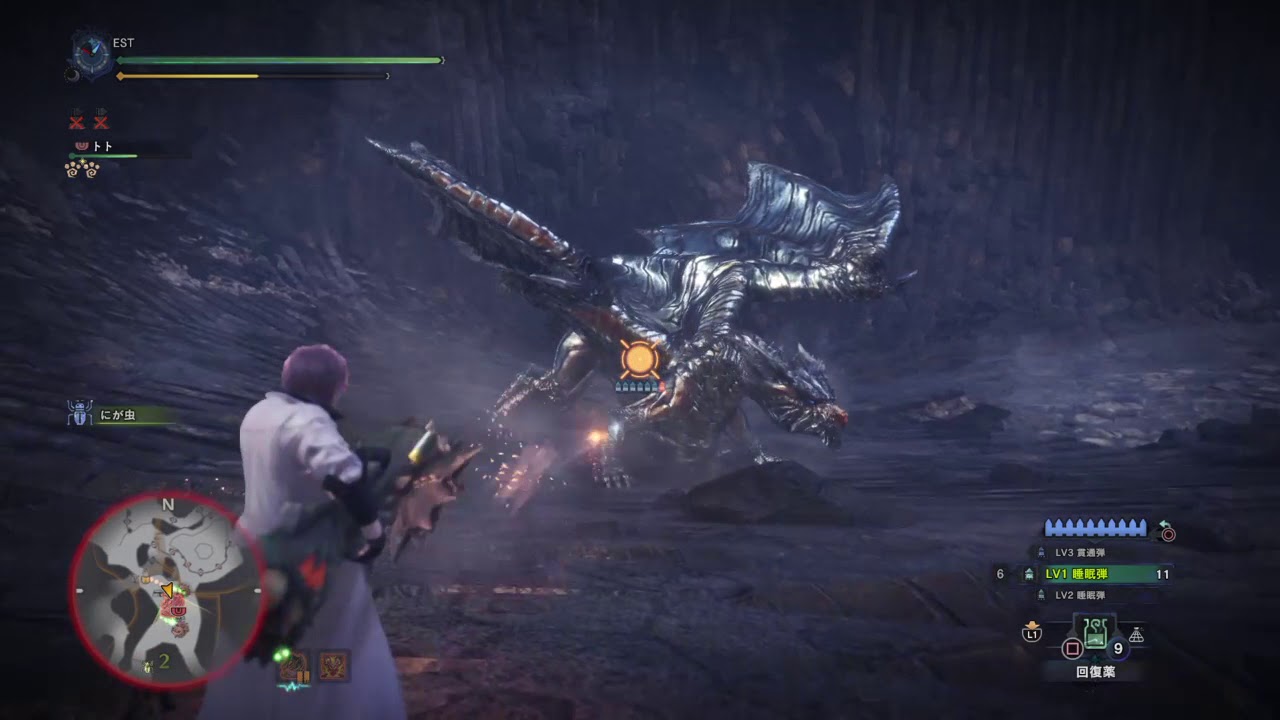Select the Palico トト name plate
Viewport: 1280px width, 720px height.
coord(103,146)
